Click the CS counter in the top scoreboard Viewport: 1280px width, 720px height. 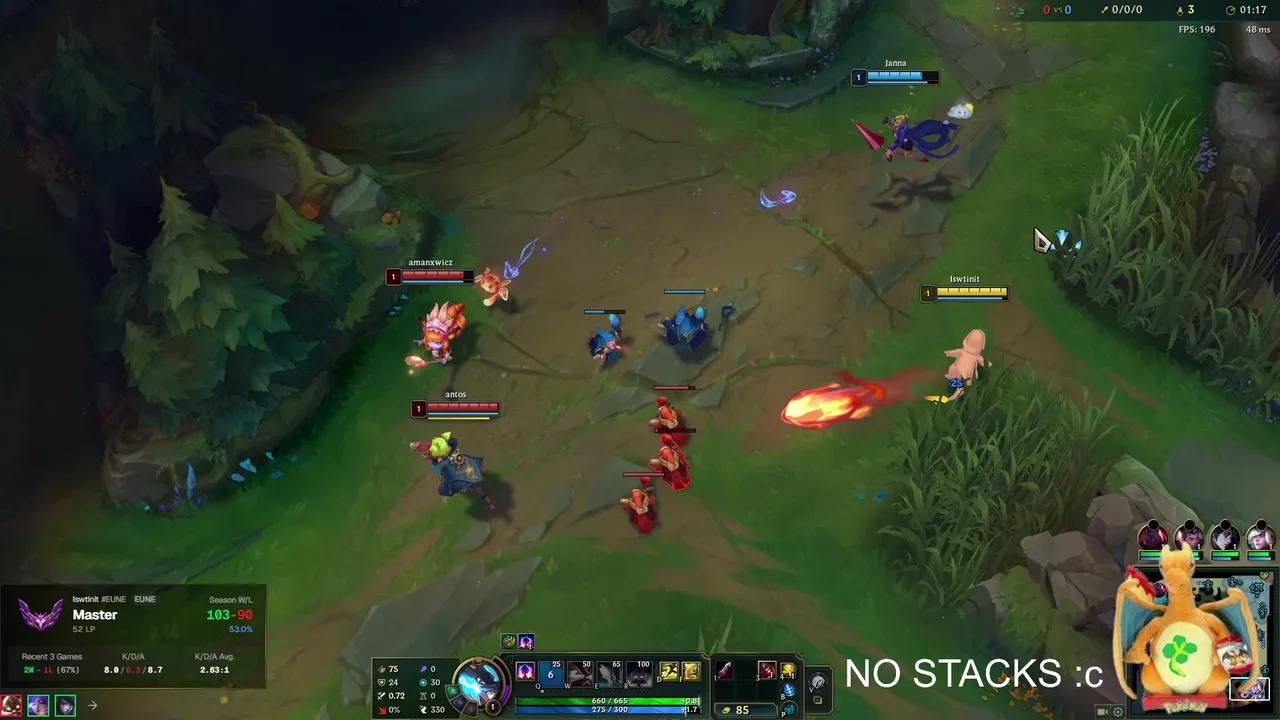(x=1185, y=9)
